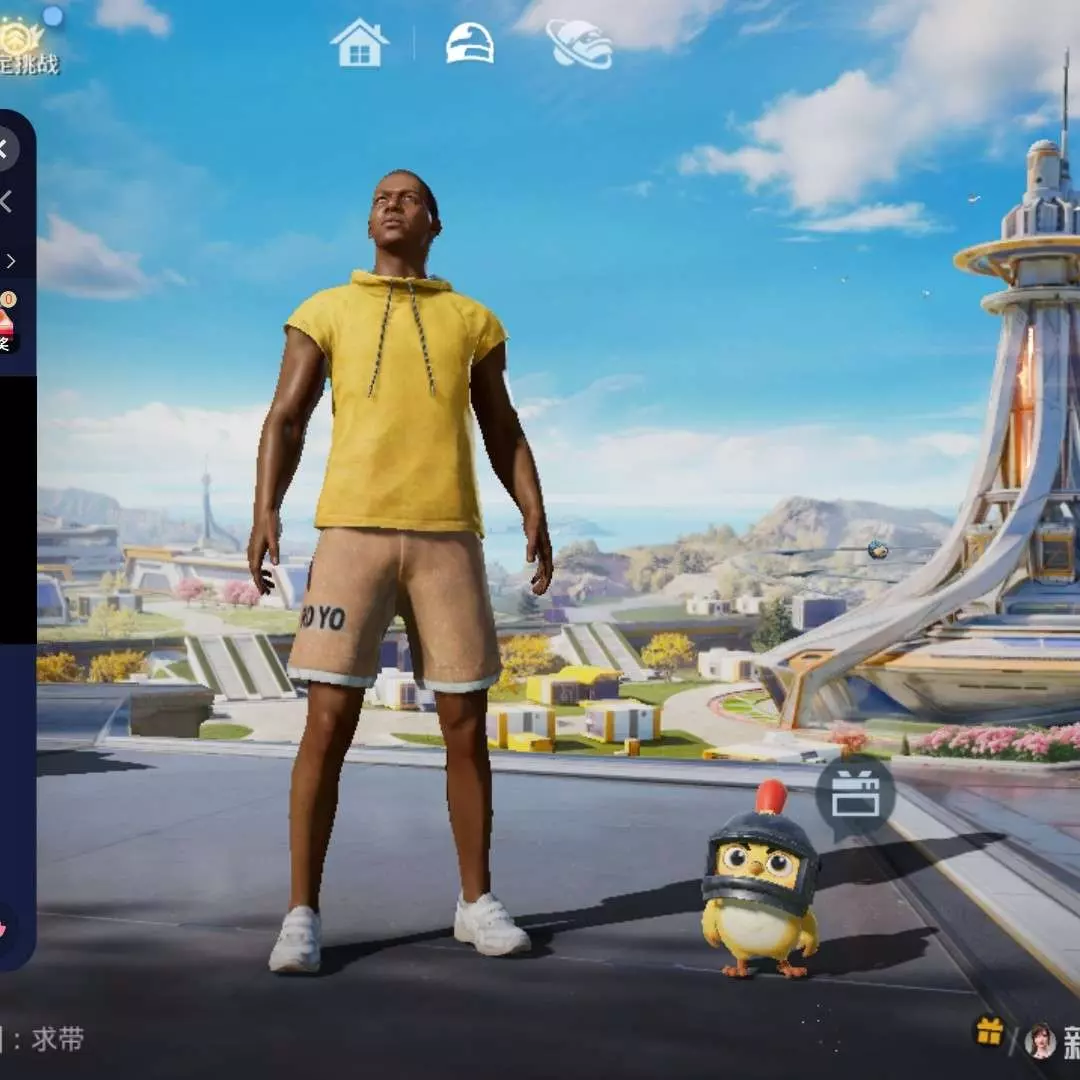Click the left-pointing arrow in side panel

(6, 203)
